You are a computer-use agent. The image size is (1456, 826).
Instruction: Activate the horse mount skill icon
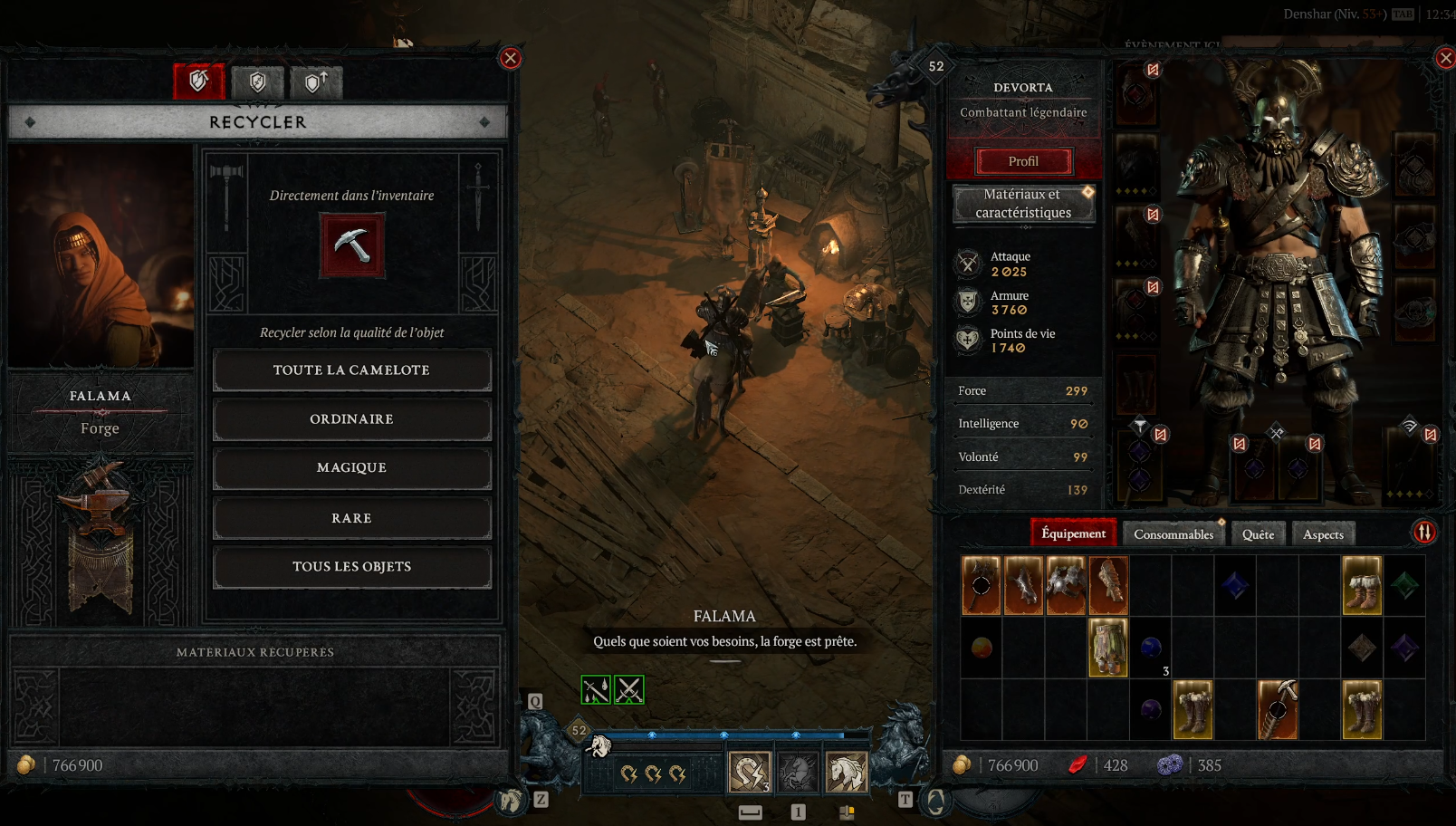[846, 773]
